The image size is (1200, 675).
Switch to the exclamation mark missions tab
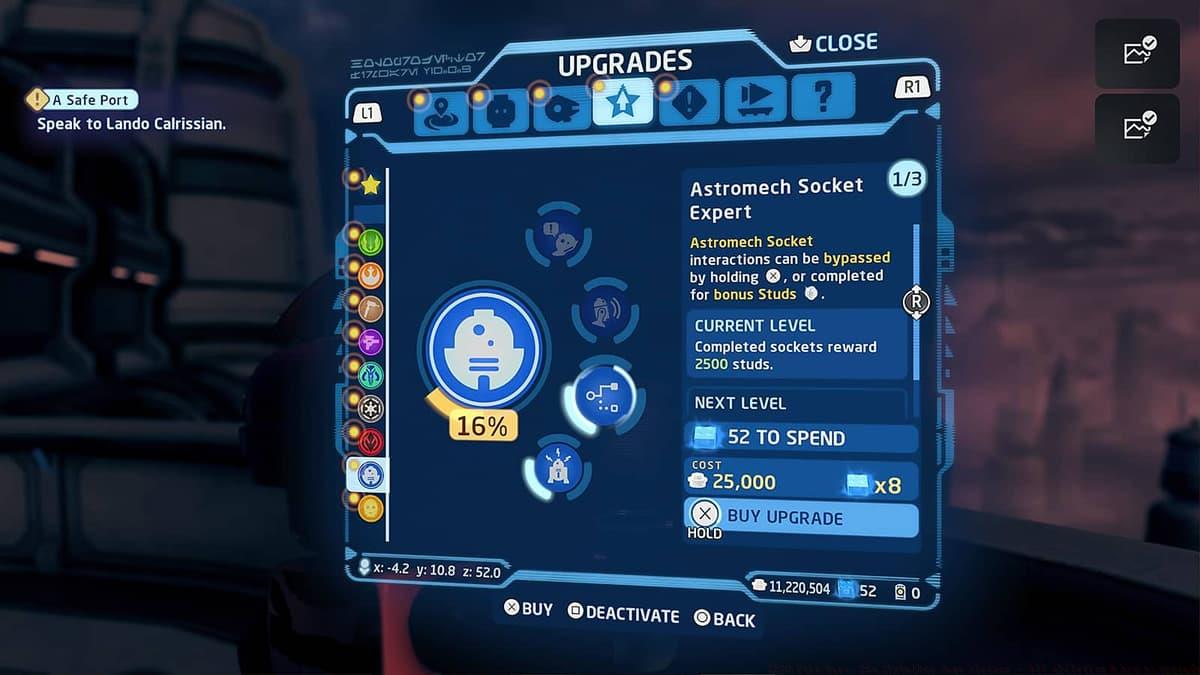[690, 103]
